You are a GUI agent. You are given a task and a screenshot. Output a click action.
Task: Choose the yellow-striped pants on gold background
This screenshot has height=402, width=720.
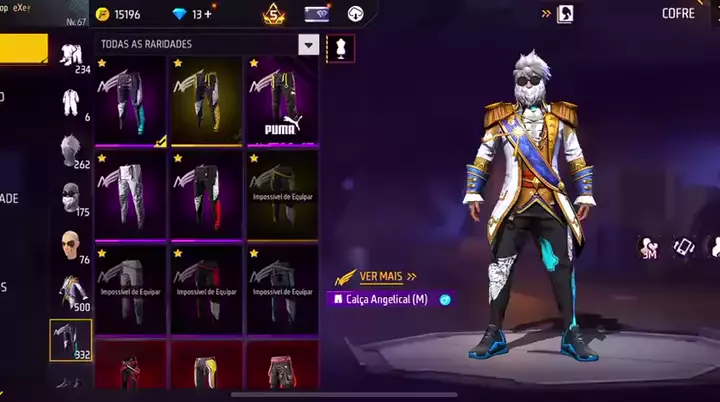tap(206, 100)
